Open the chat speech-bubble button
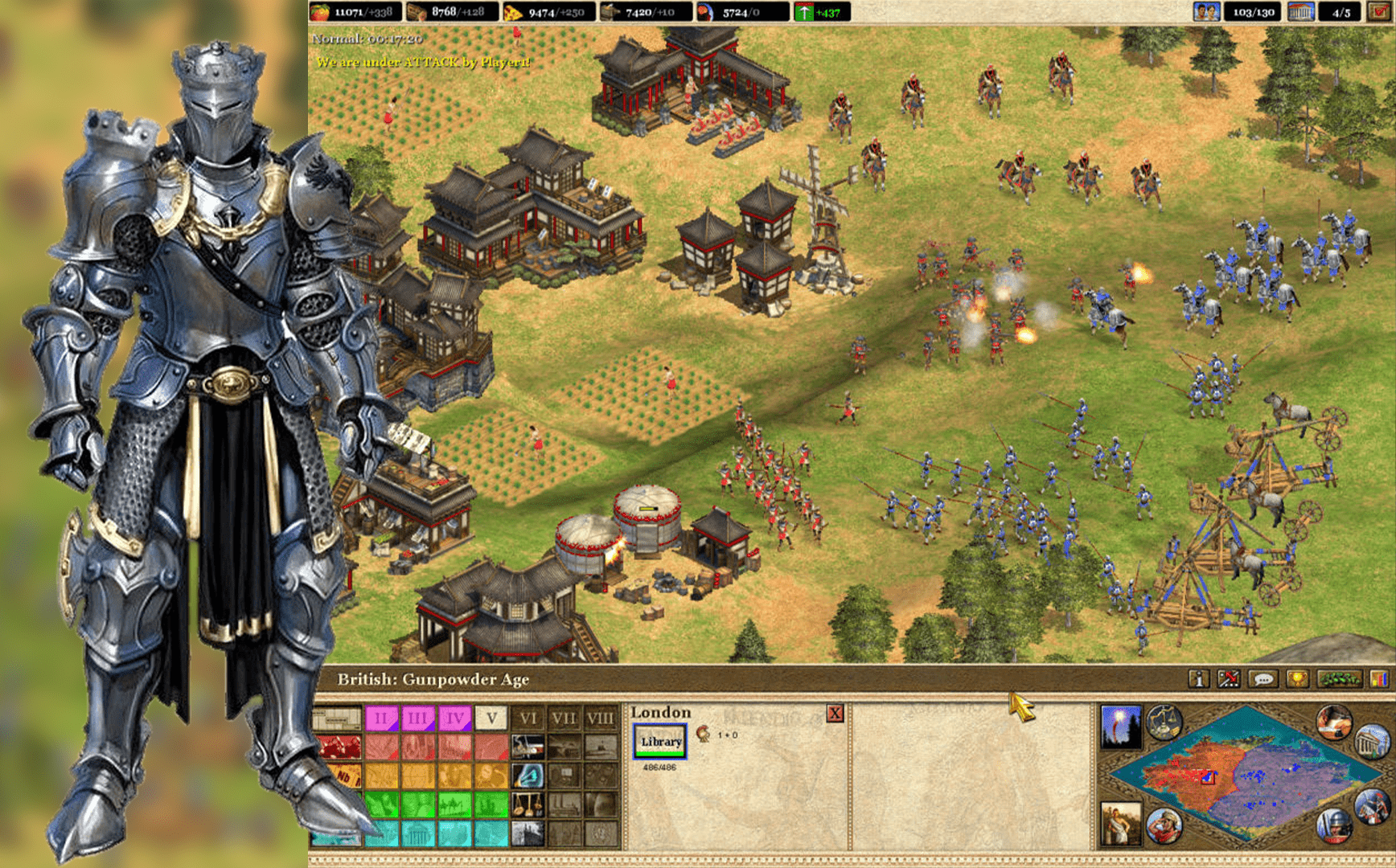The image size is (1396, 868). click(1263, 679)
